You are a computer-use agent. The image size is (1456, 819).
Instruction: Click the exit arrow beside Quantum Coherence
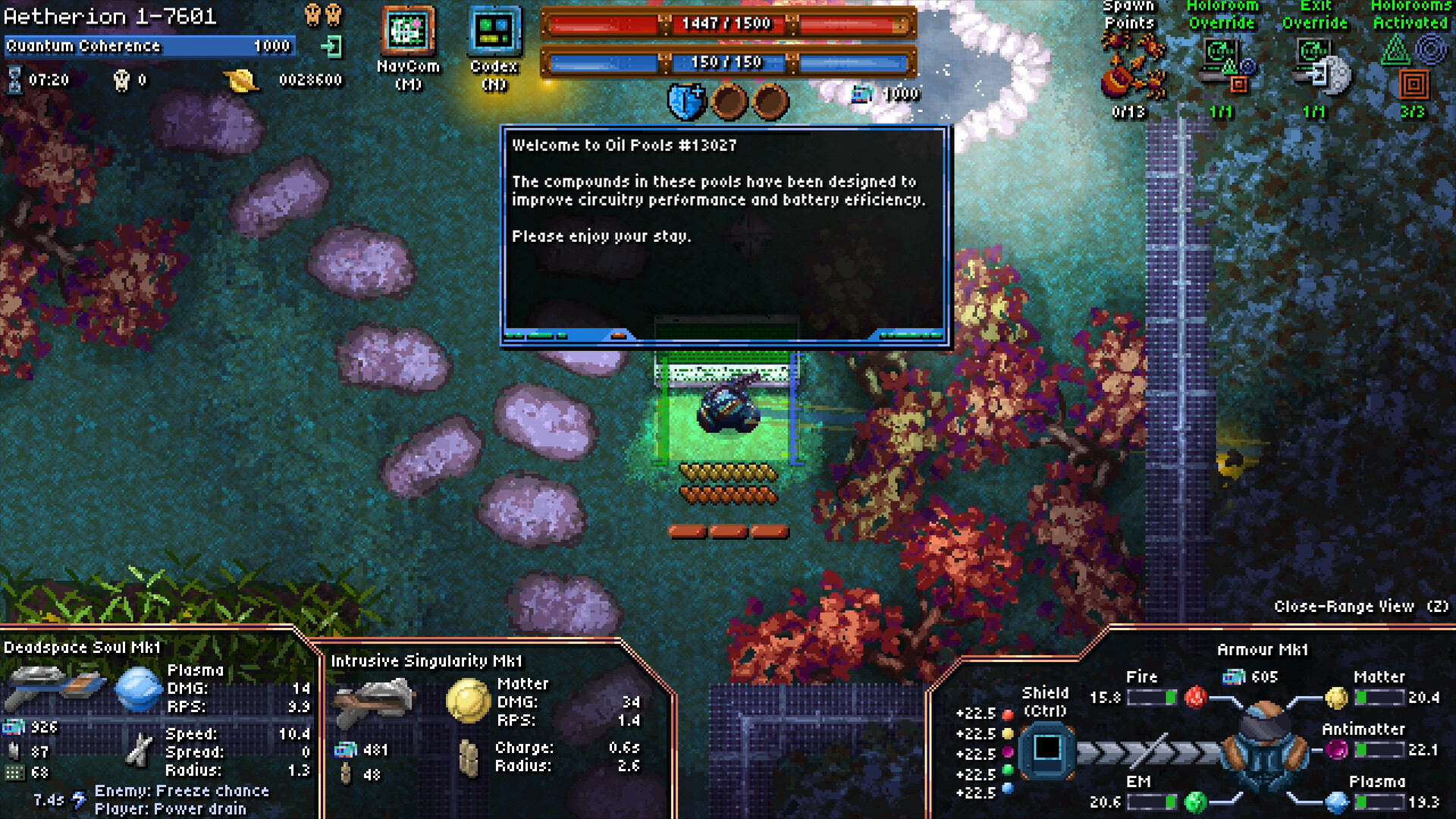[331, 47]
